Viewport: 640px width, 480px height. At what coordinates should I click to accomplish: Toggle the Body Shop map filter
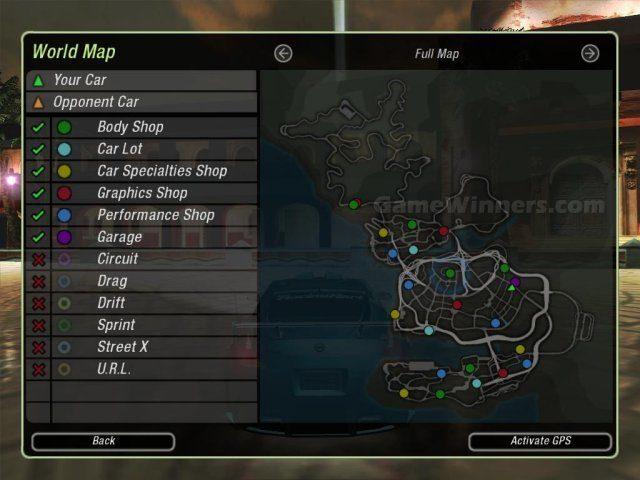point(39,127)
